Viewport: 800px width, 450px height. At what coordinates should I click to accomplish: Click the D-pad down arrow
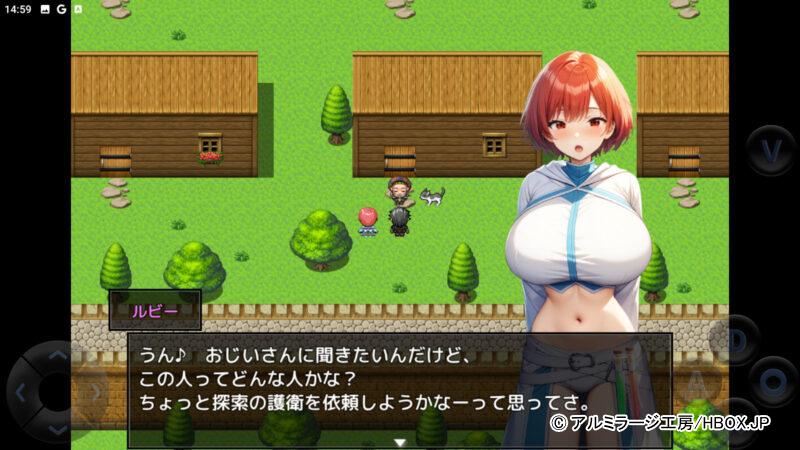coord(56,428)
